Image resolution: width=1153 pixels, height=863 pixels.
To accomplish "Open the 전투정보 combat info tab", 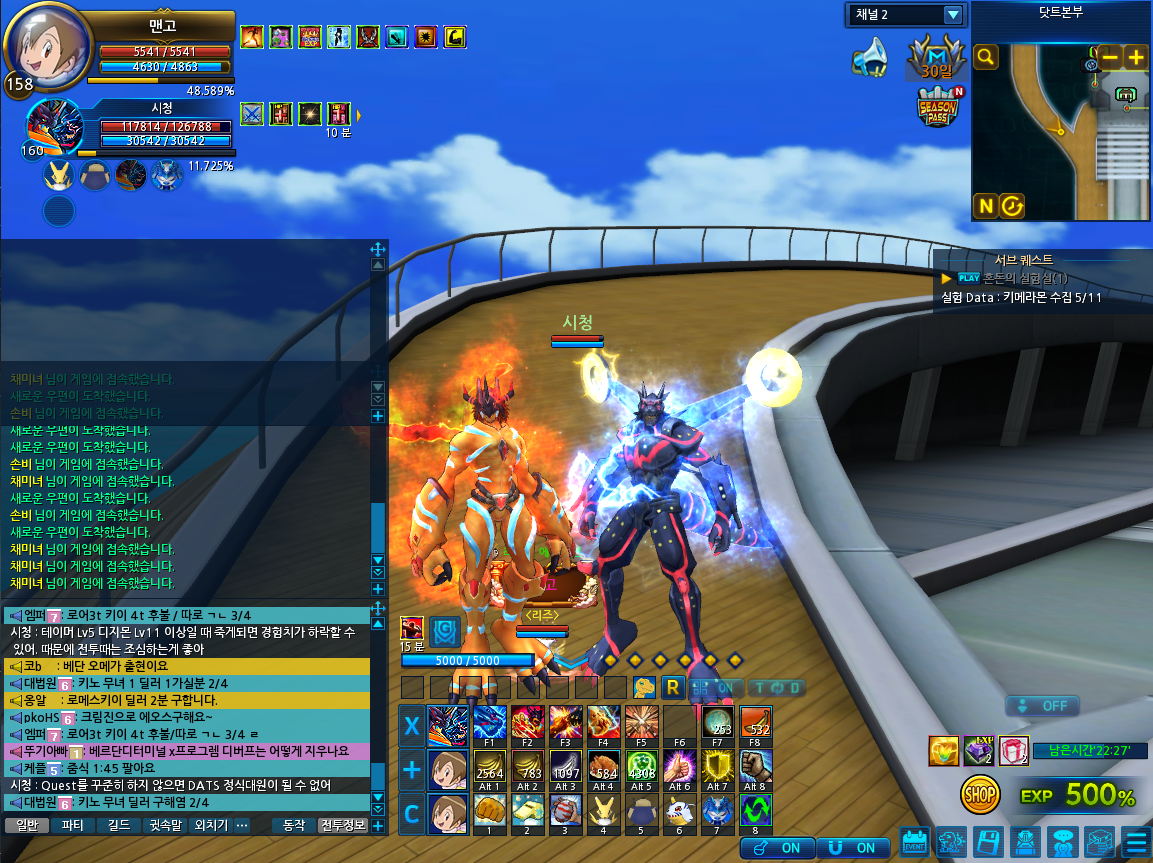I will point(342,826).
